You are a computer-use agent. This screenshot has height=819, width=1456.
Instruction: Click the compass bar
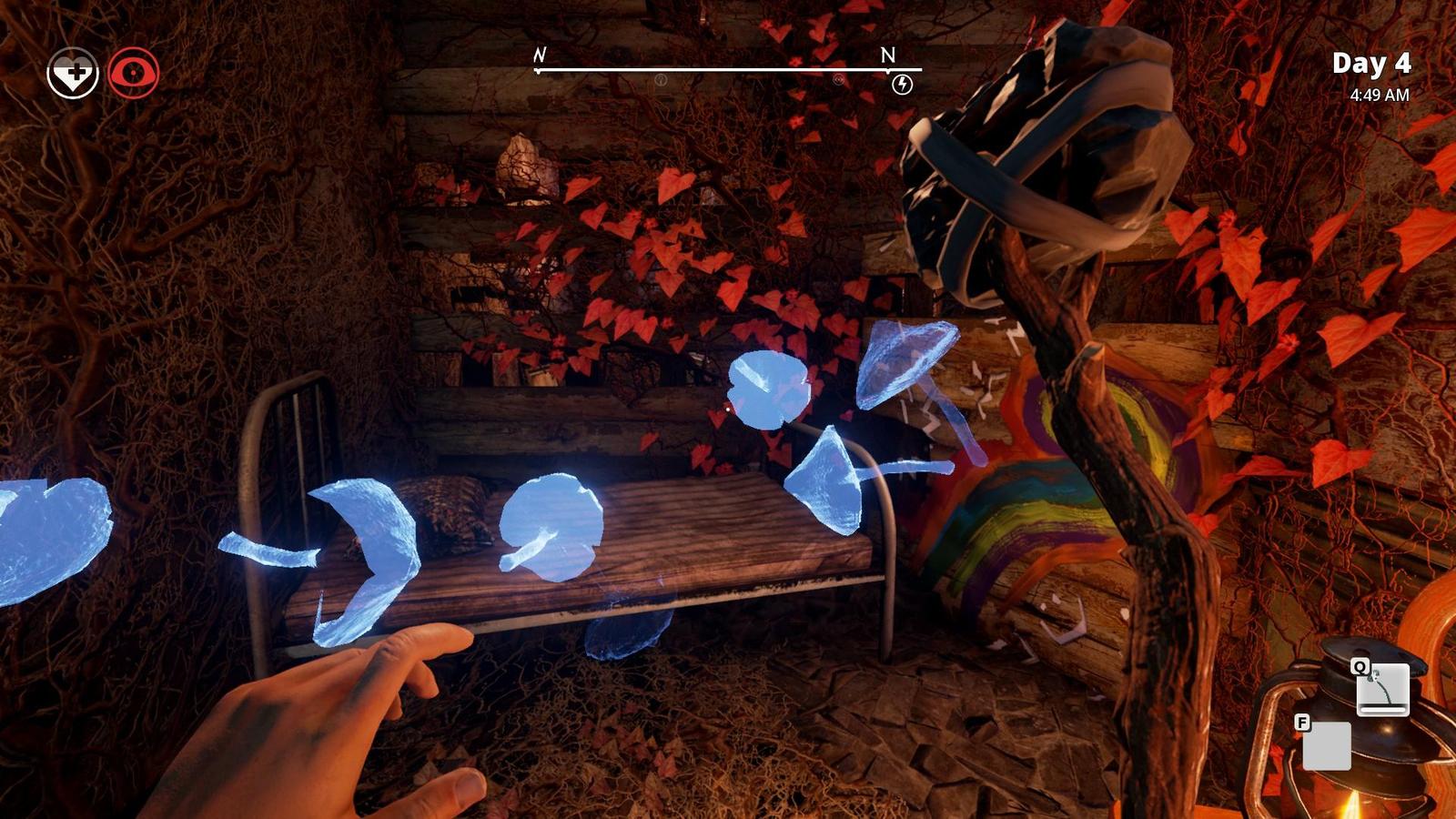728,69
